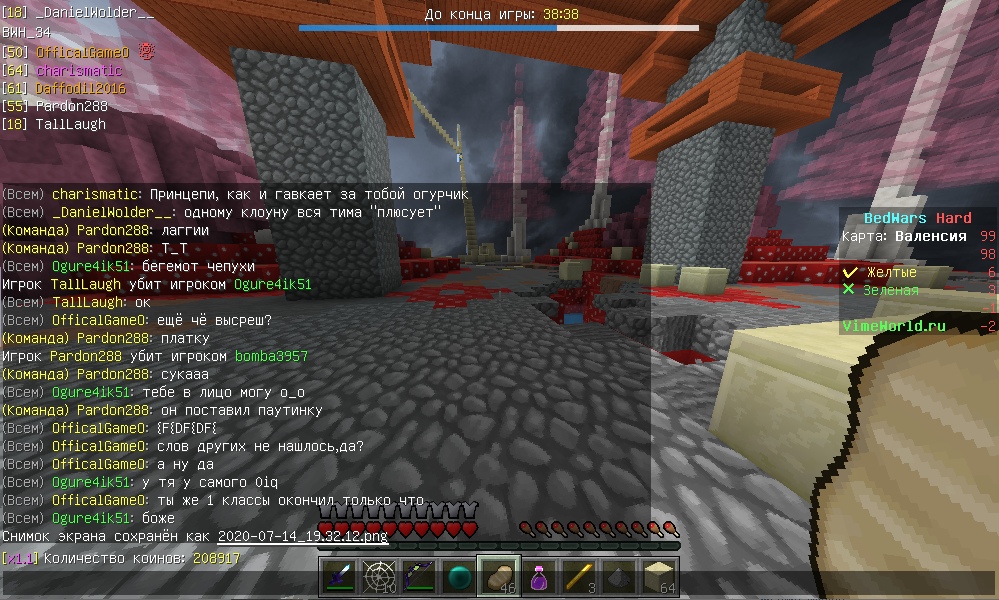Select the purple potion bottle slot
Viewport: 999px width, 600px height.
tap(539, 577)
